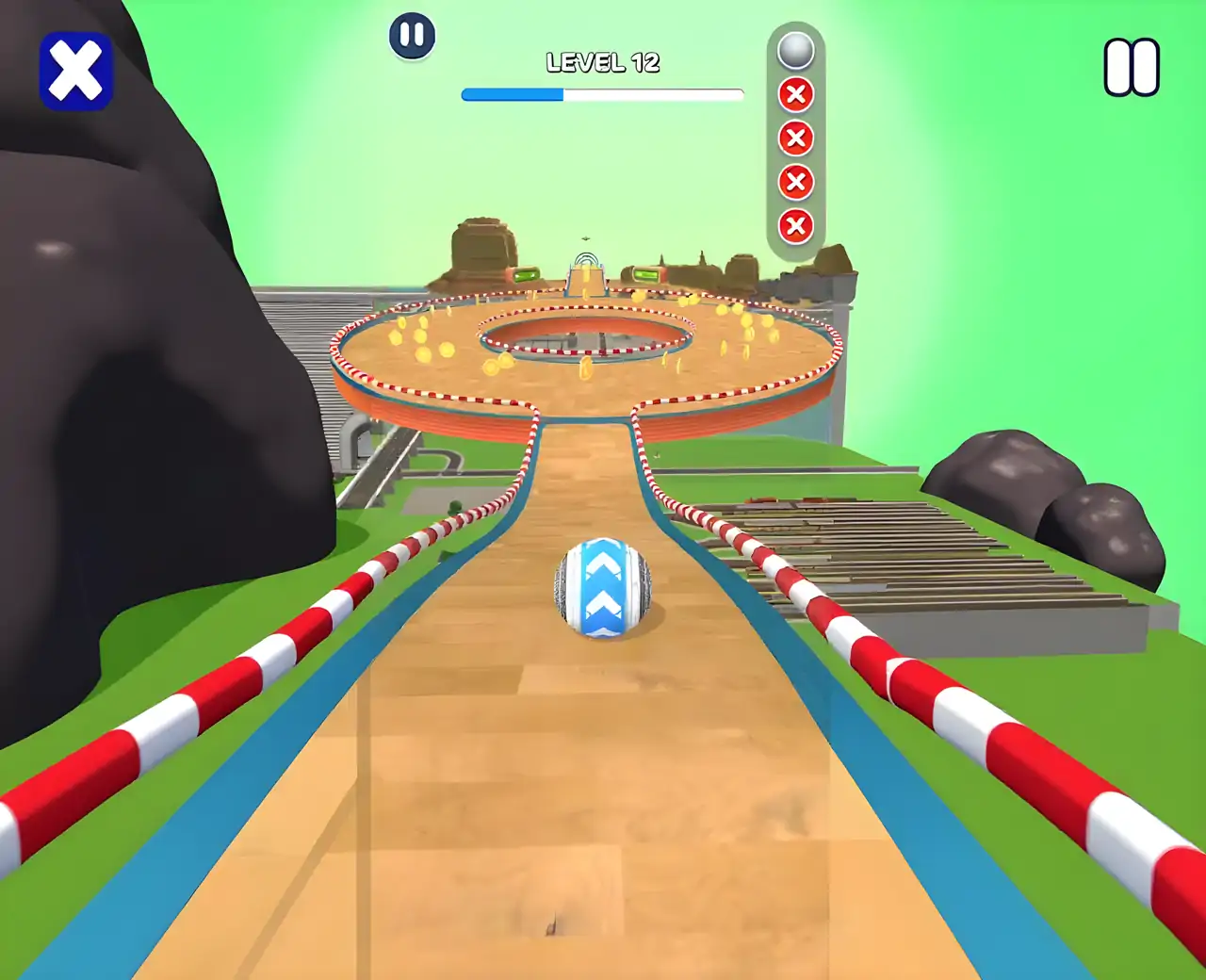Close the game with the blue X button

coord(76,72)
